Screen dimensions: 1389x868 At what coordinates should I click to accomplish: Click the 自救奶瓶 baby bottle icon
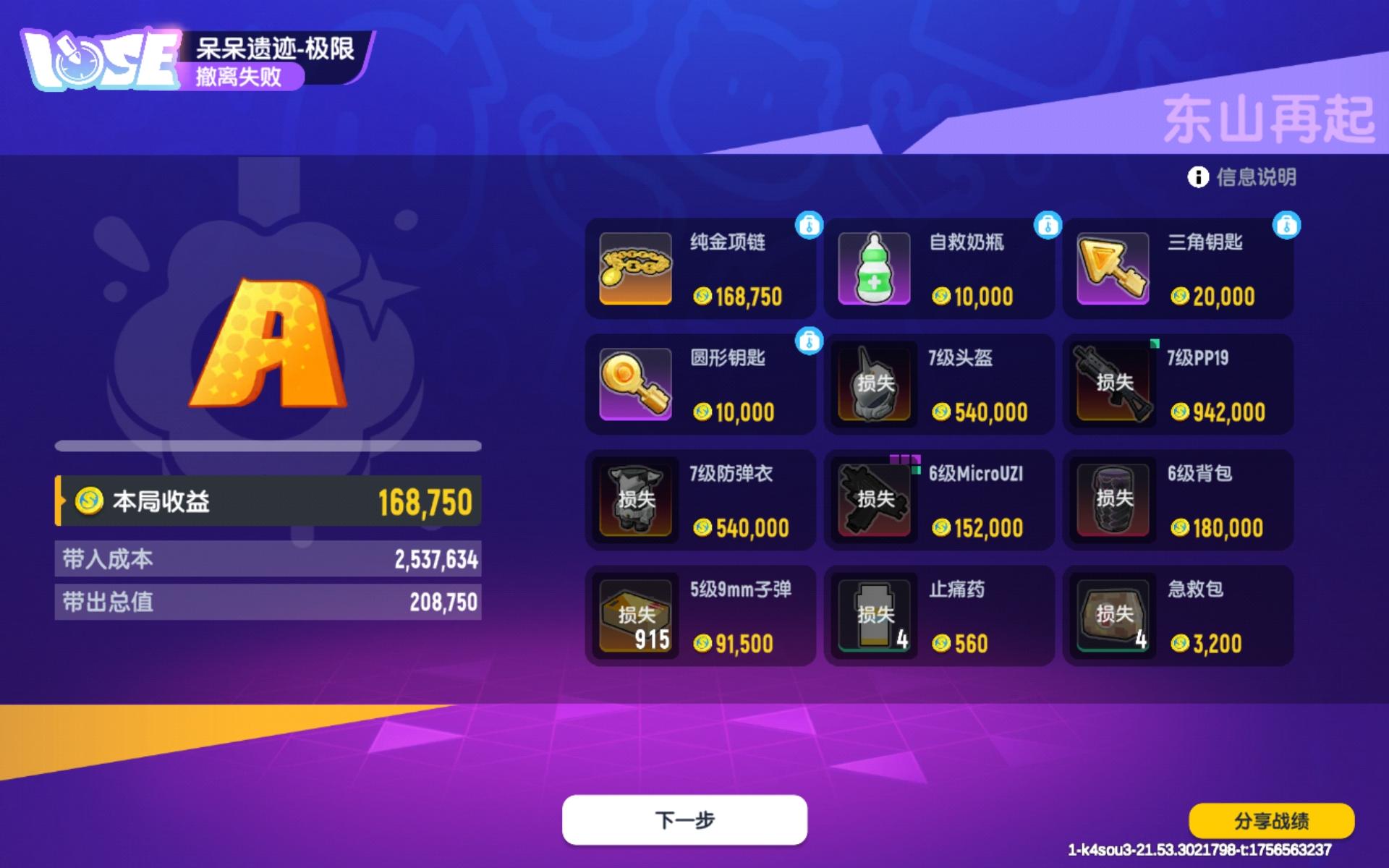[x=872, y=268]
